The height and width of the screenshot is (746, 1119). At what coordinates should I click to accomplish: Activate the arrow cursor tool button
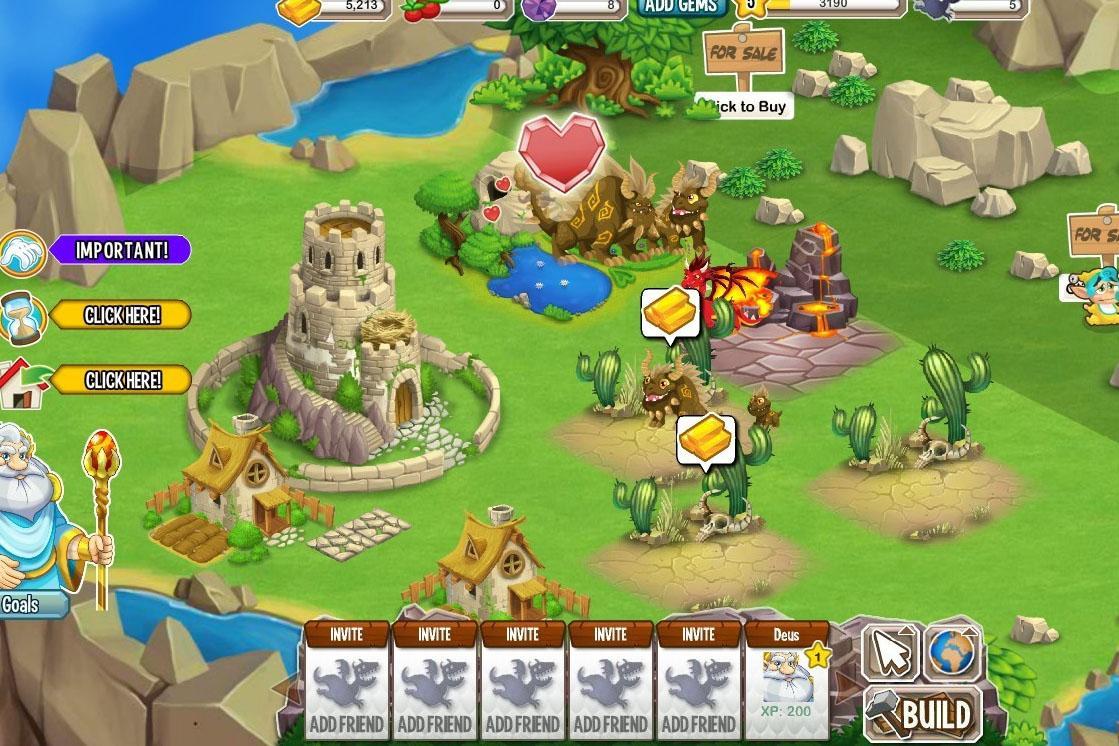coord(889,653)
